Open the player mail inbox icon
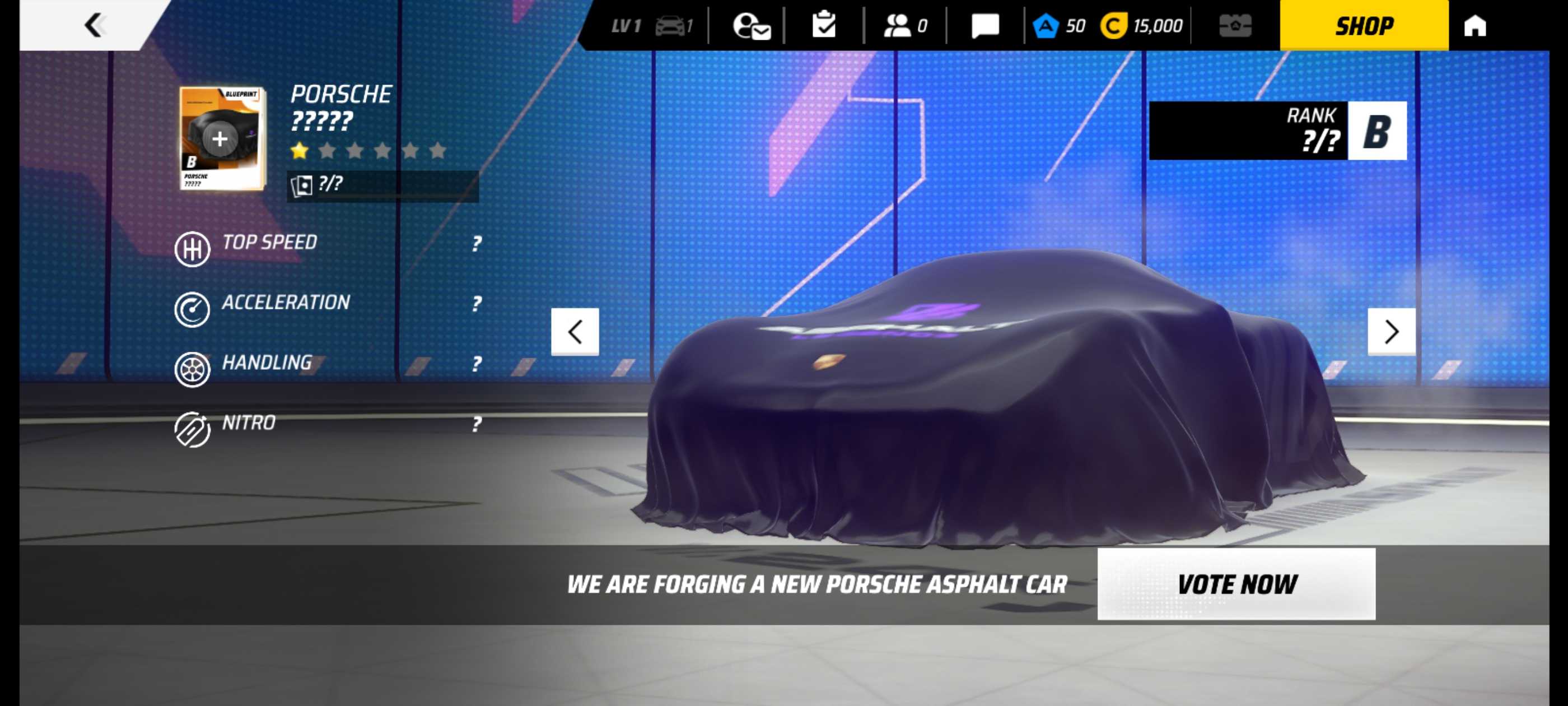This screenshot has height=706, width=1568. click(x=751, y=26)
